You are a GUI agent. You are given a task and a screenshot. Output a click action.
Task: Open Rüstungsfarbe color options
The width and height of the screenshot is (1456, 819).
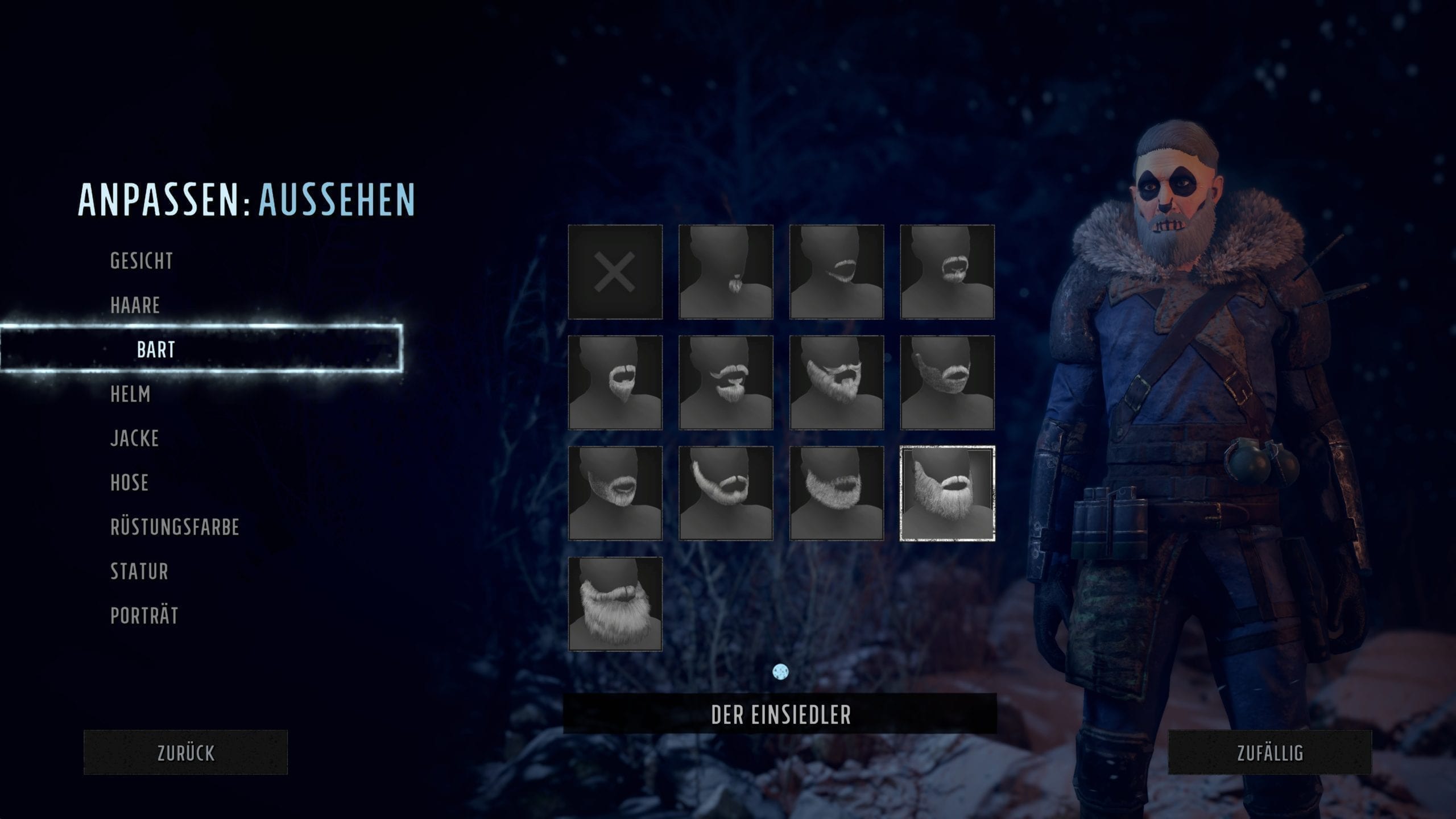(175, 527)
